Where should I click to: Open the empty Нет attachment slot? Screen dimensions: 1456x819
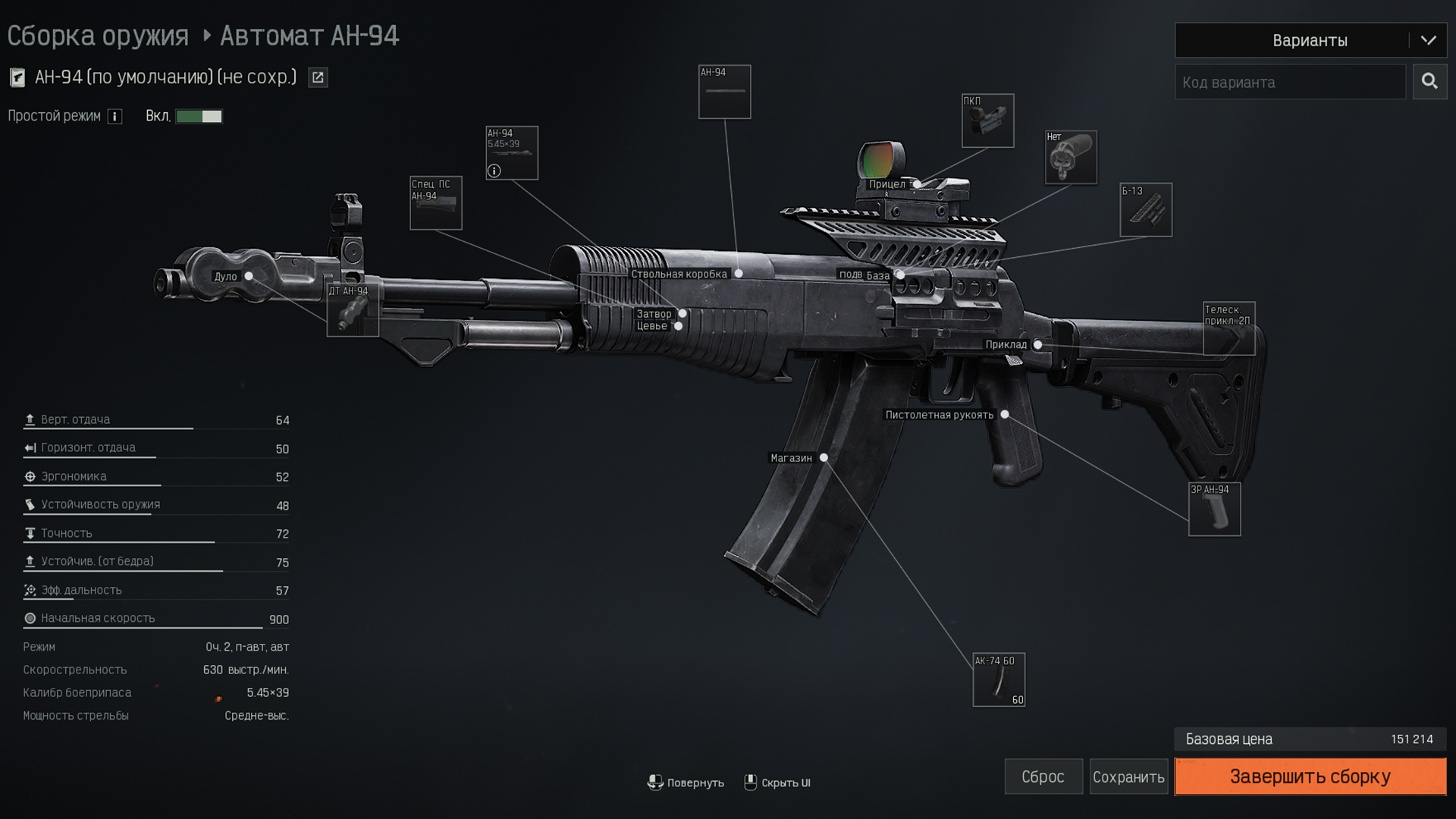[1071, 158]
